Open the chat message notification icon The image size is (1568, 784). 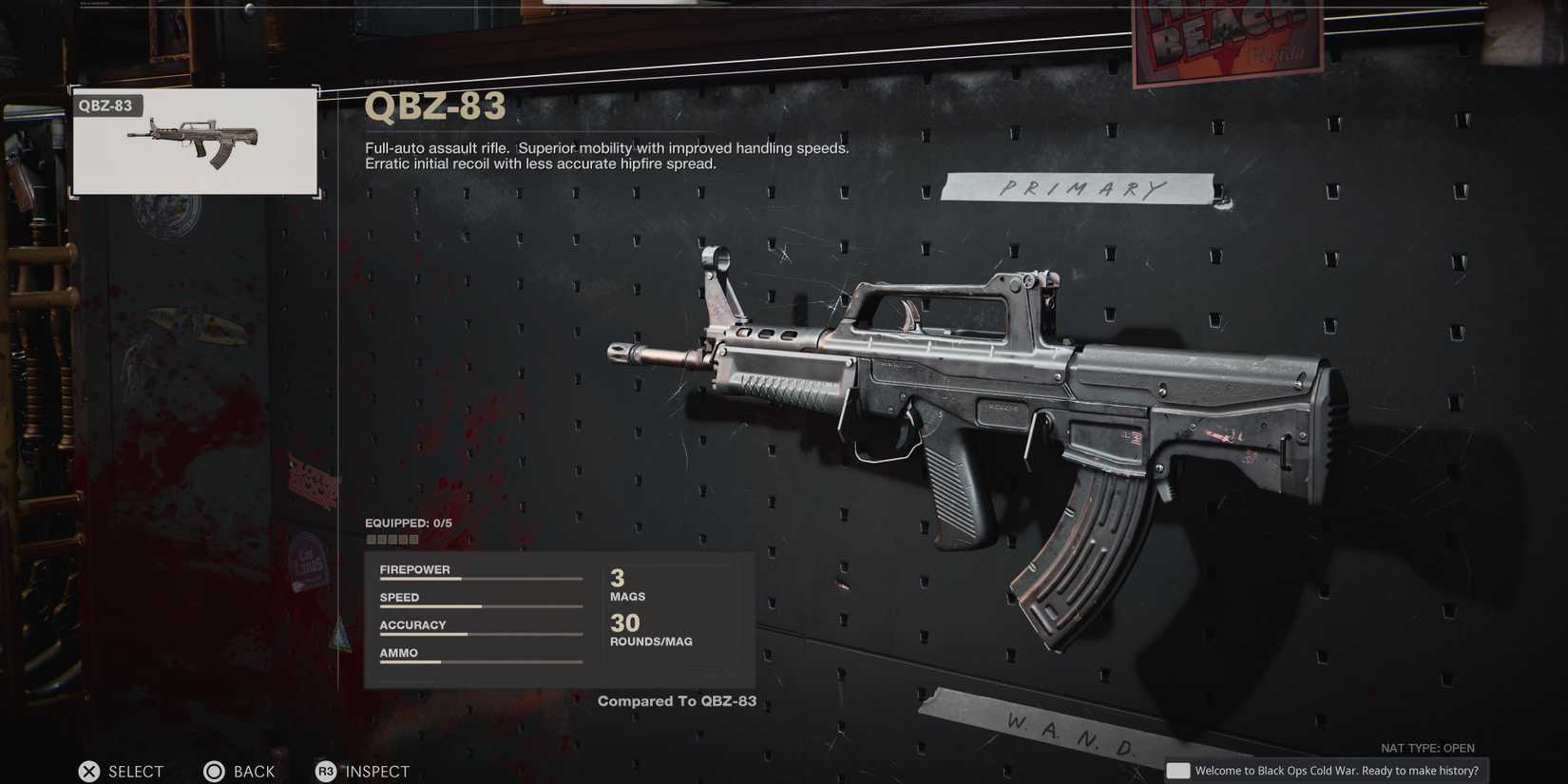tap(1178, 770)
